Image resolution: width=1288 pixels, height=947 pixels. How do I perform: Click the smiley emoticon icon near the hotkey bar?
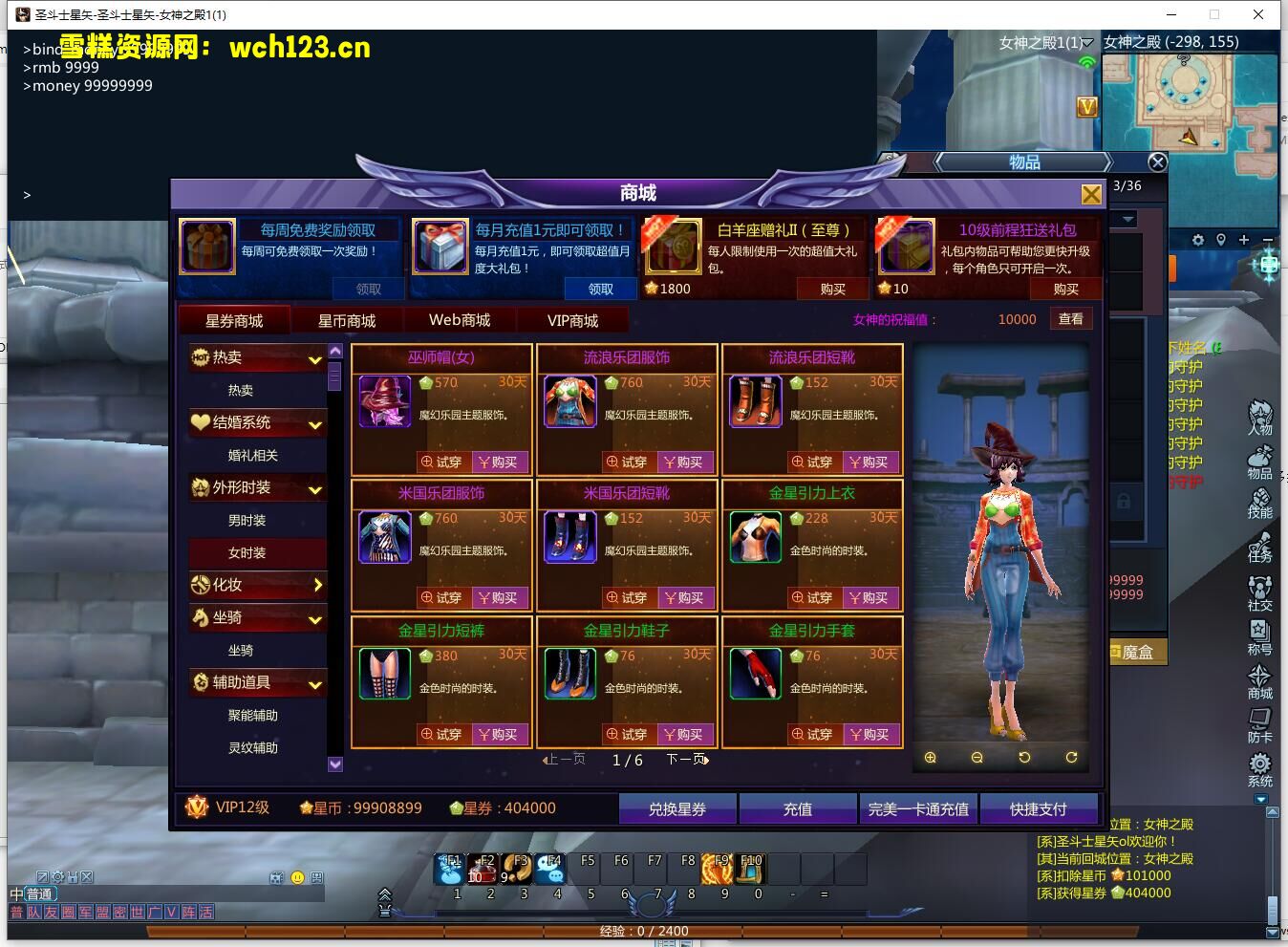(x=298, y=876)
